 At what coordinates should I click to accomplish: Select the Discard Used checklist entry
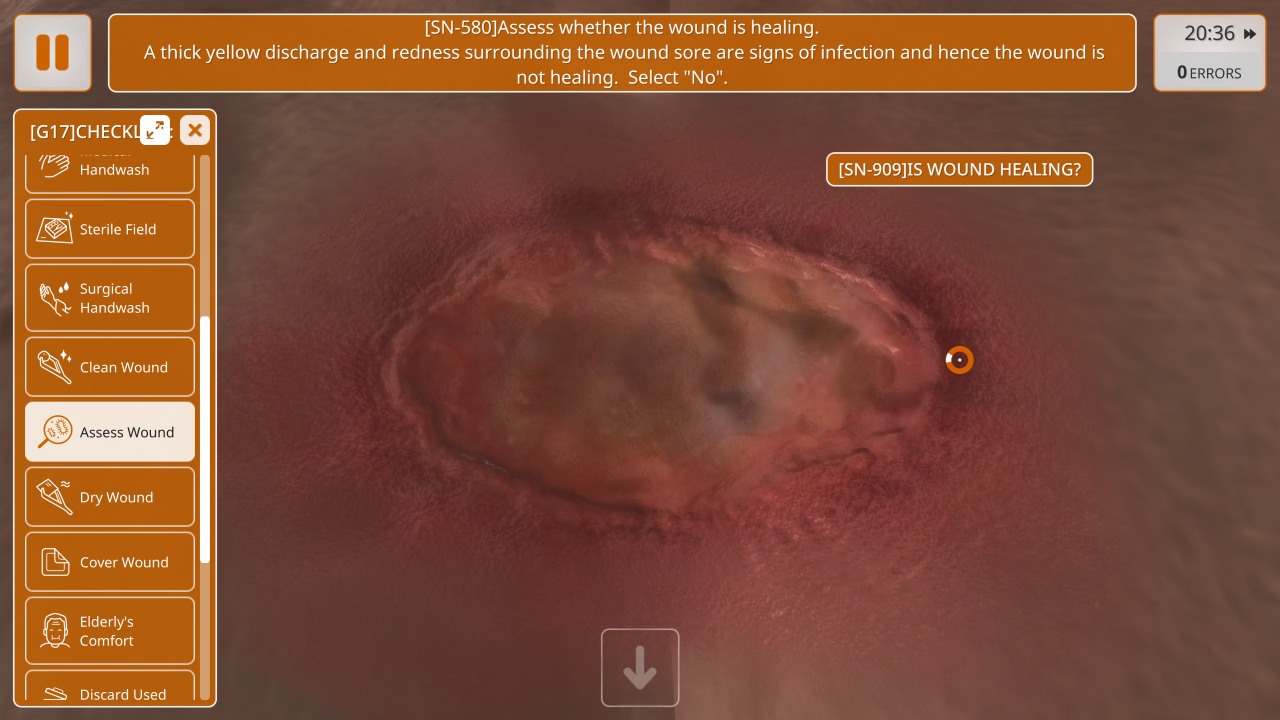point(110,690)
